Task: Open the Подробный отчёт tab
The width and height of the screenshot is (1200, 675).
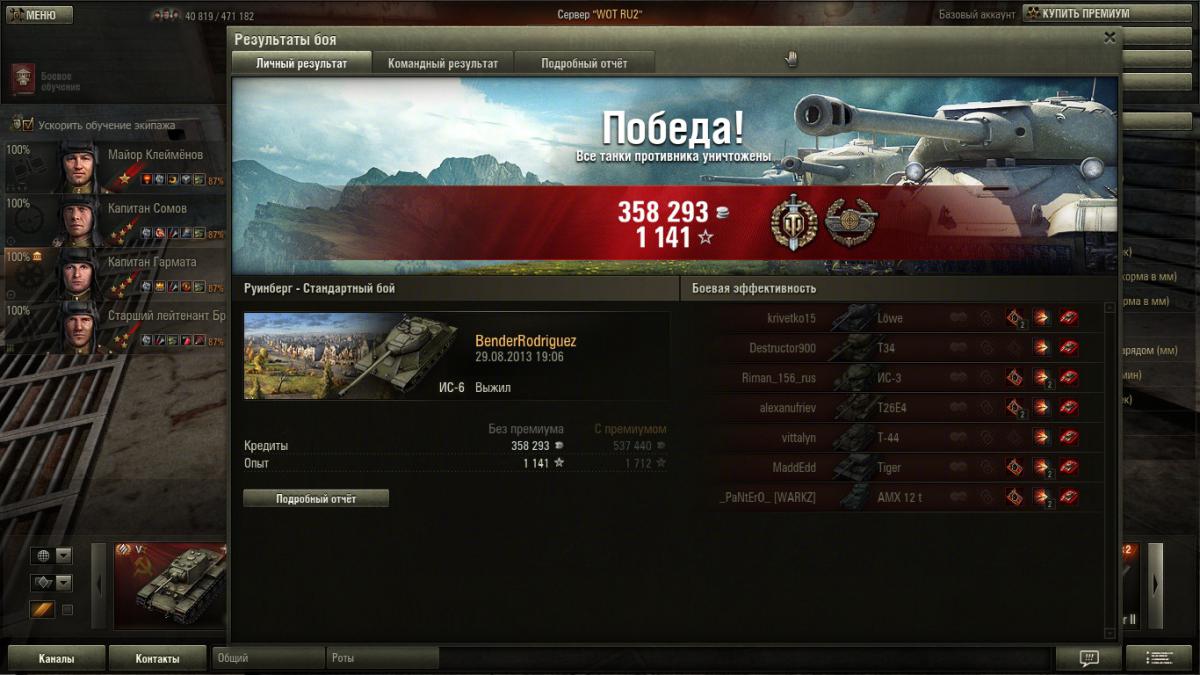Action: pyautogui.click(x=584, y=63)
